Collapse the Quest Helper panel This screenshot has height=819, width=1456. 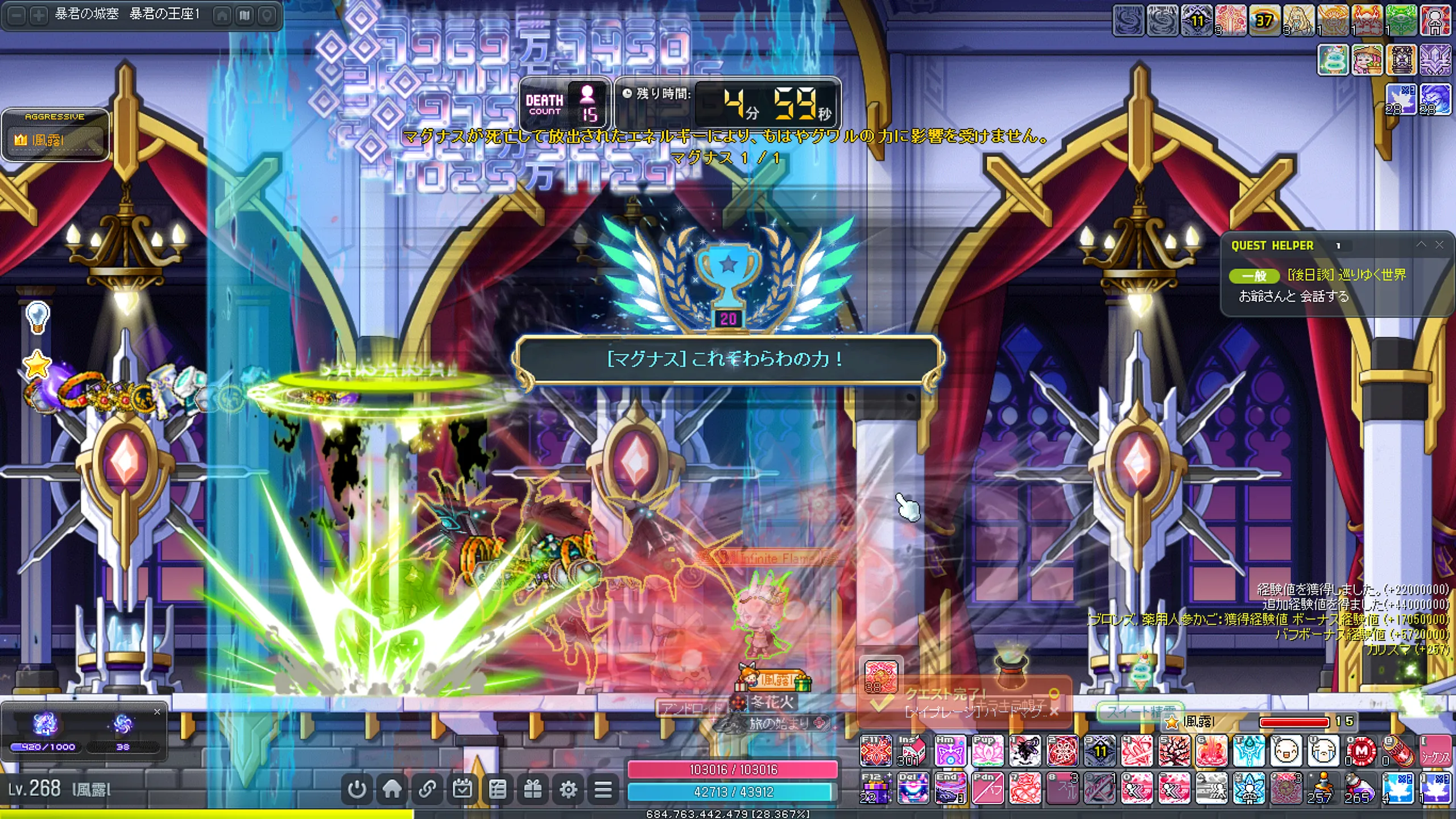pyautogui.click(x=1421, y=245)
